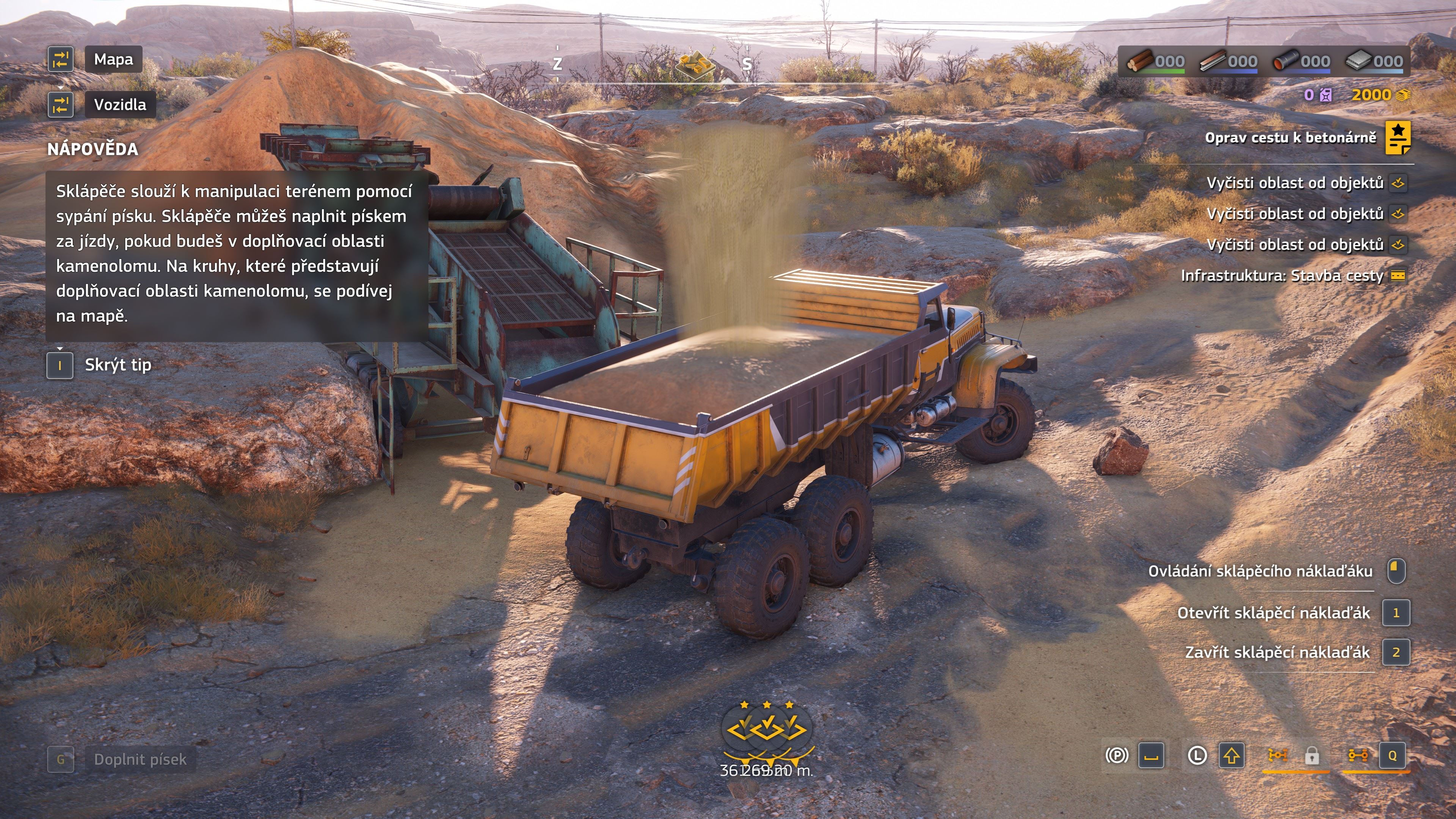Hide the hint with Skrýt tip

tap(118, 365)
